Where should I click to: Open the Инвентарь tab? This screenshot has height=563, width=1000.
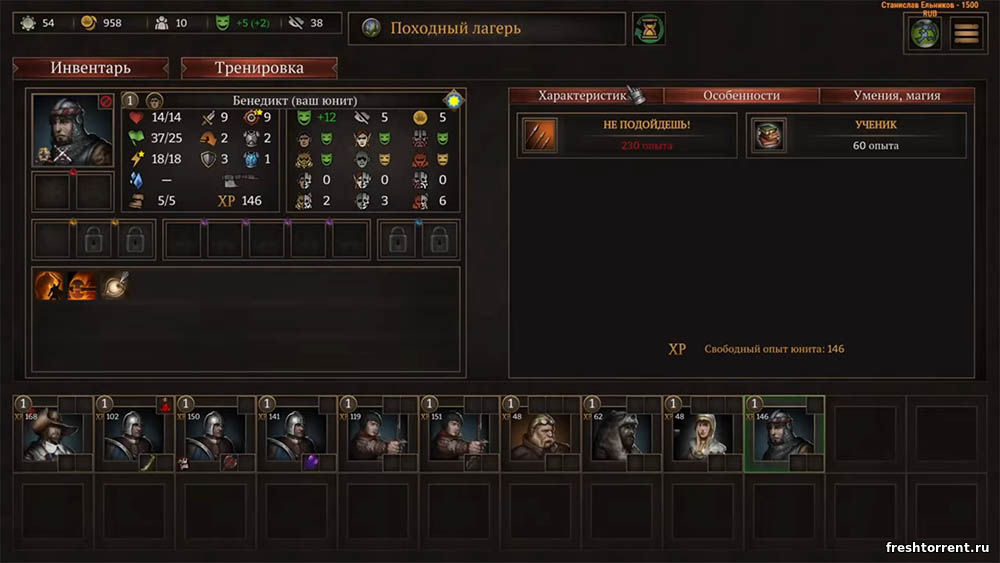[x=90, y=68]
